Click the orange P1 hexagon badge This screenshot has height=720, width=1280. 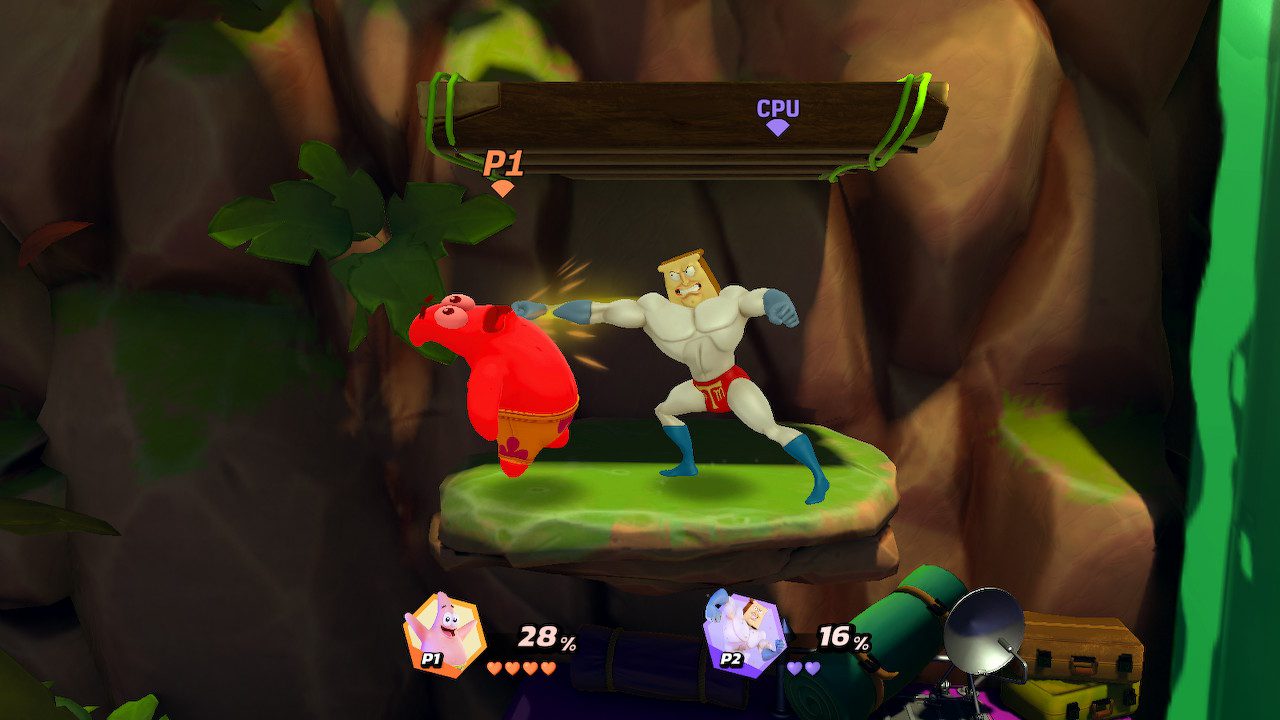[x=433, y=660]
